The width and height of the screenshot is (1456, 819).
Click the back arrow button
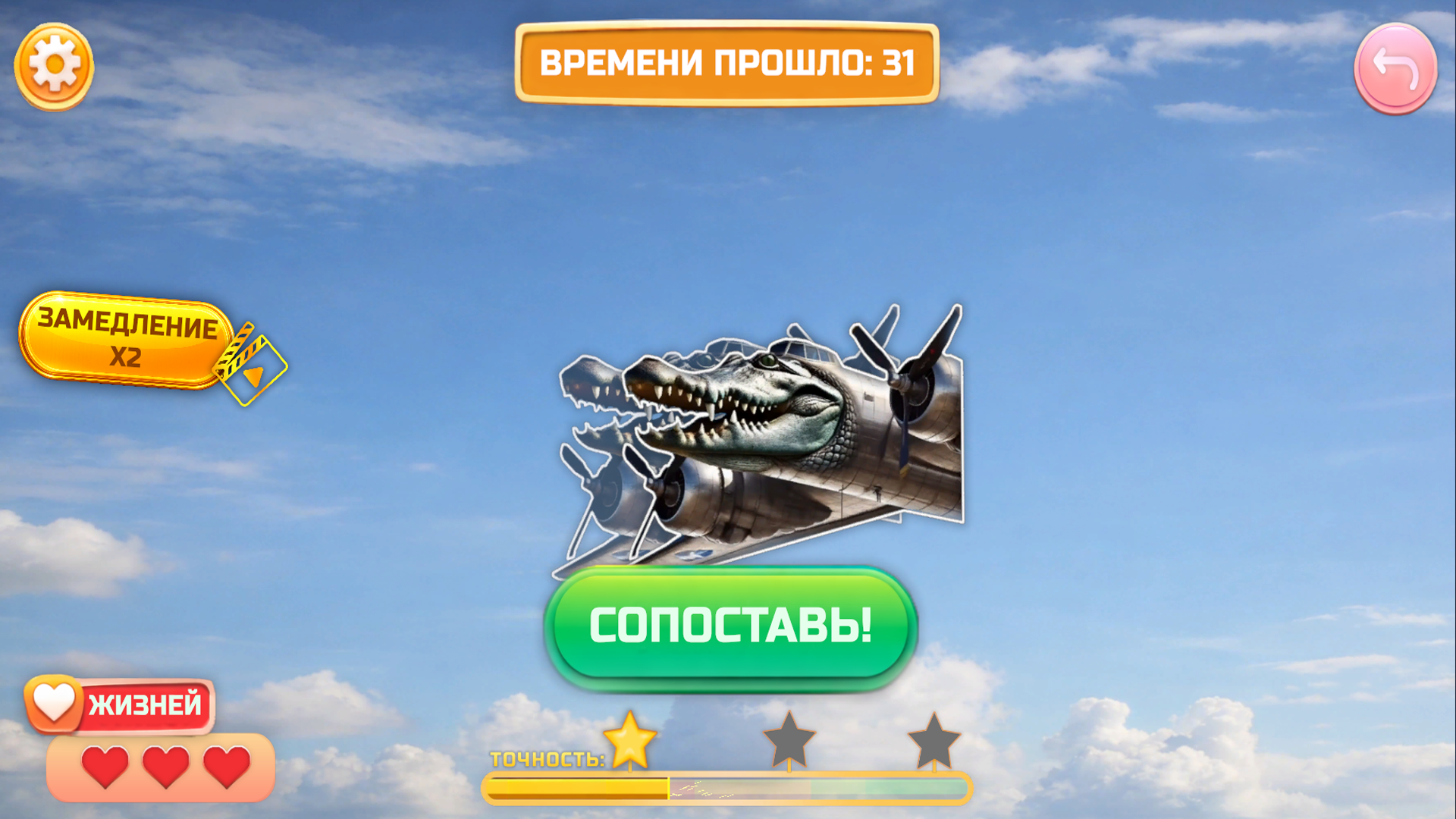(1395, 68)
